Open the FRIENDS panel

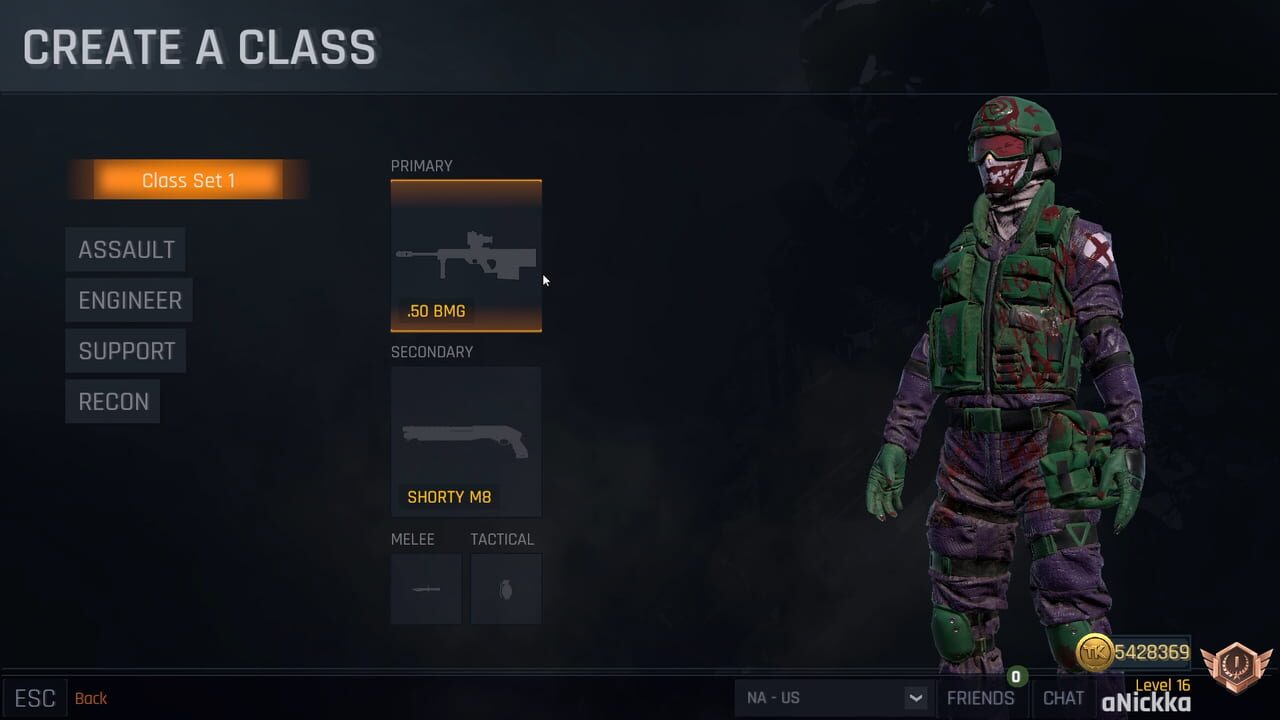coord(981,697)
